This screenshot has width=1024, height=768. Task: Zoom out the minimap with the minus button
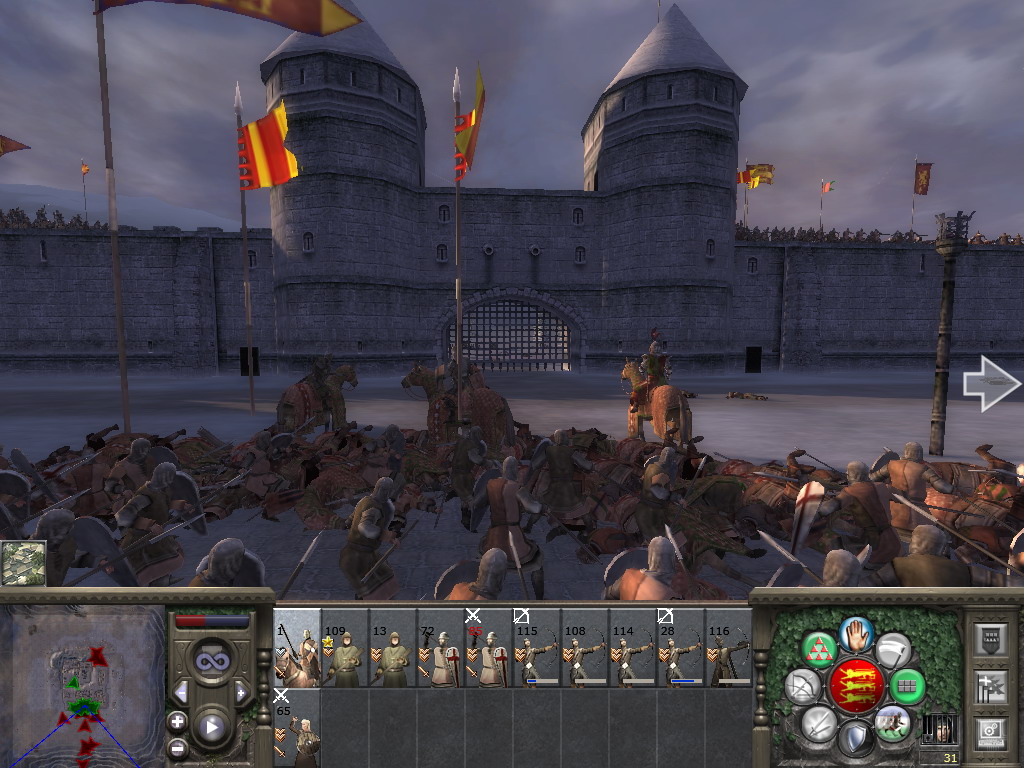tap(177, 746)
